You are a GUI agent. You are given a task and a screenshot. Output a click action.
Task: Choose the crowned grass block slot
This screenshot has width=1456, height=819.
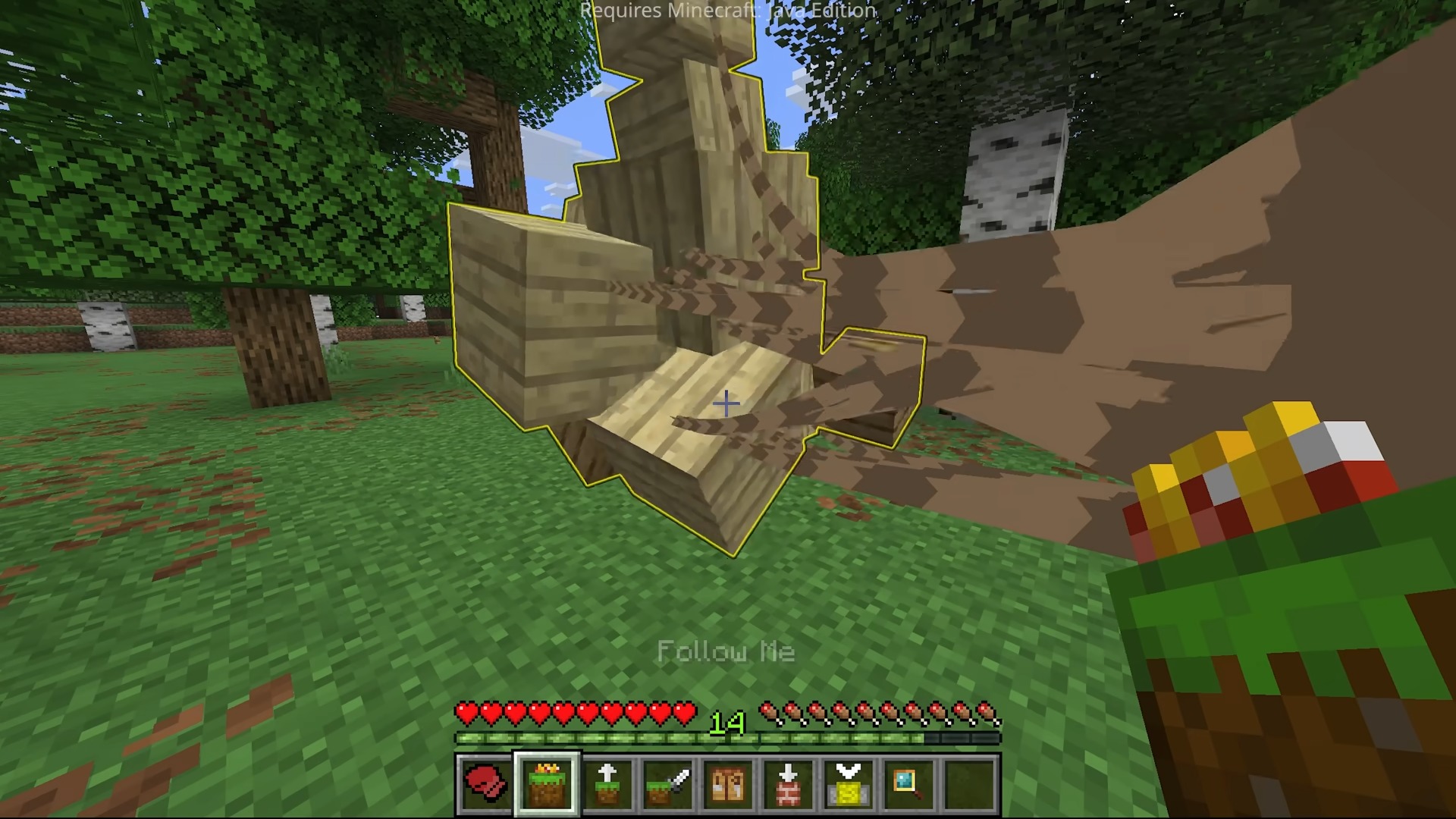(547, 784)
